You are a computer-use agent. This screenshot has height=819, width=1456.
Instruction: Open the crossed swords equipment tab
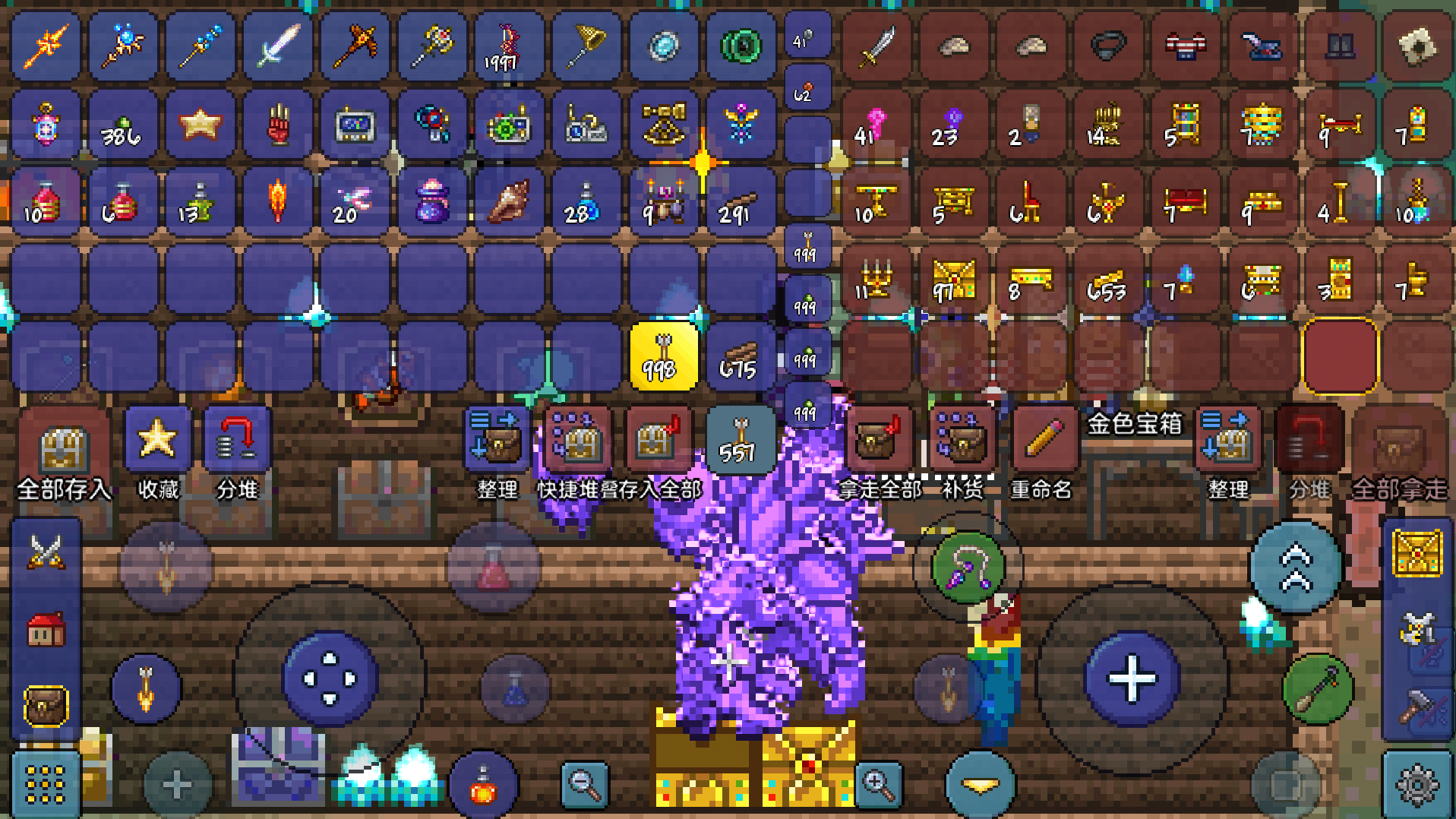[46, 552]
